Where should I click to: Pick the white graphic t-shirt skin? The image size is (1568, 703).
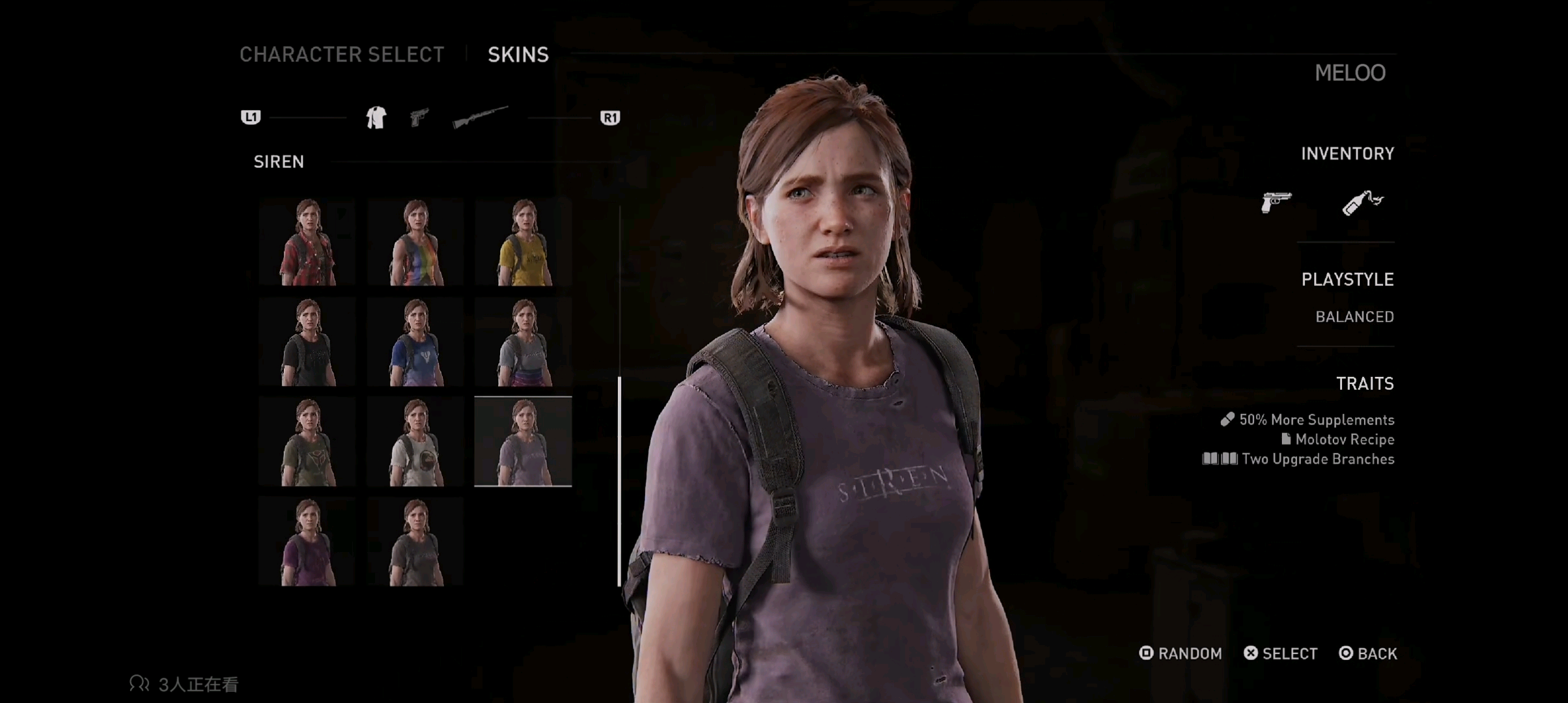coord(415,443)
